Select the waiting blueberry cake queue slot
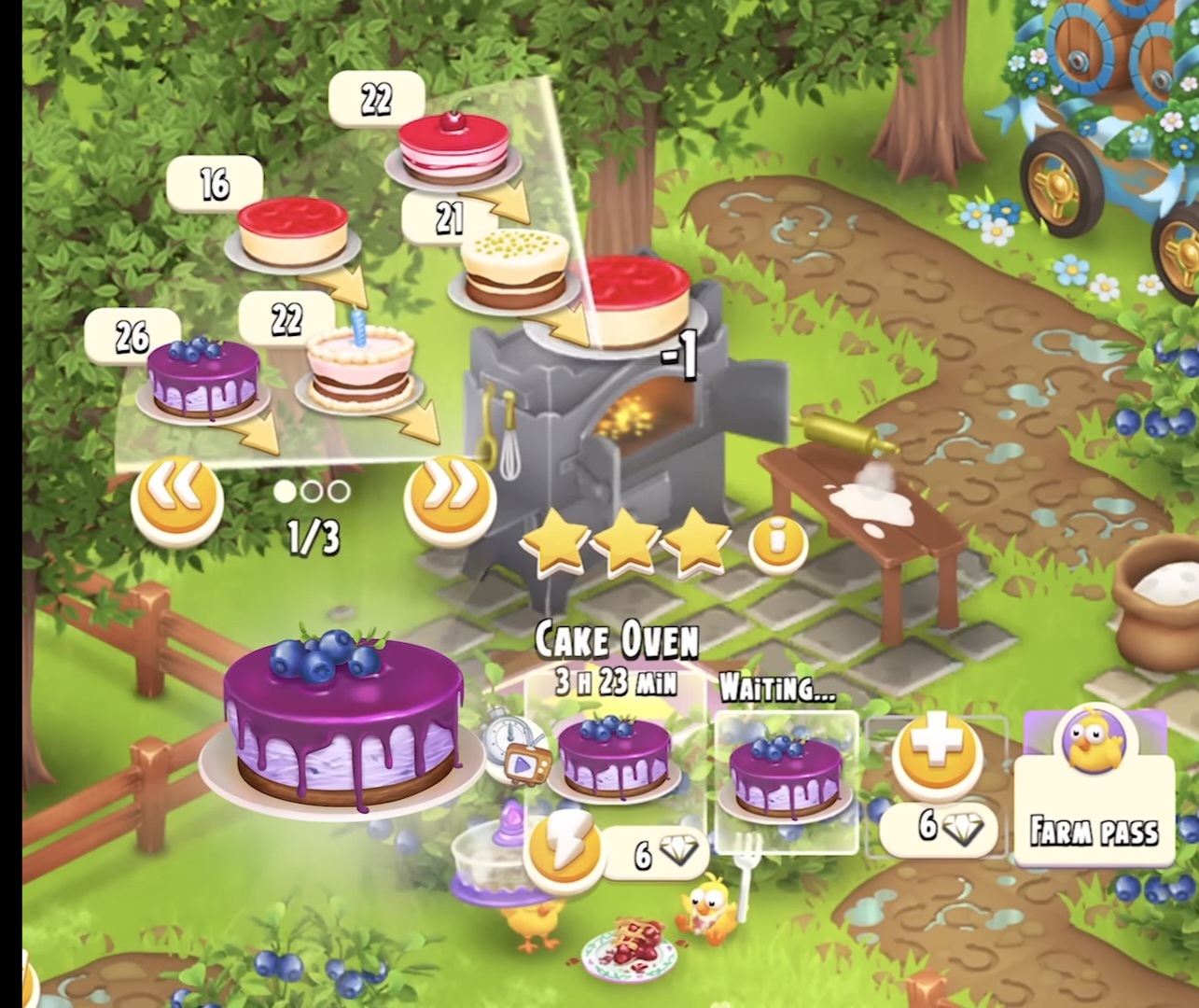Image resolution: width=1199 pixels, height=1008 pixels. (x=788, y=779)
